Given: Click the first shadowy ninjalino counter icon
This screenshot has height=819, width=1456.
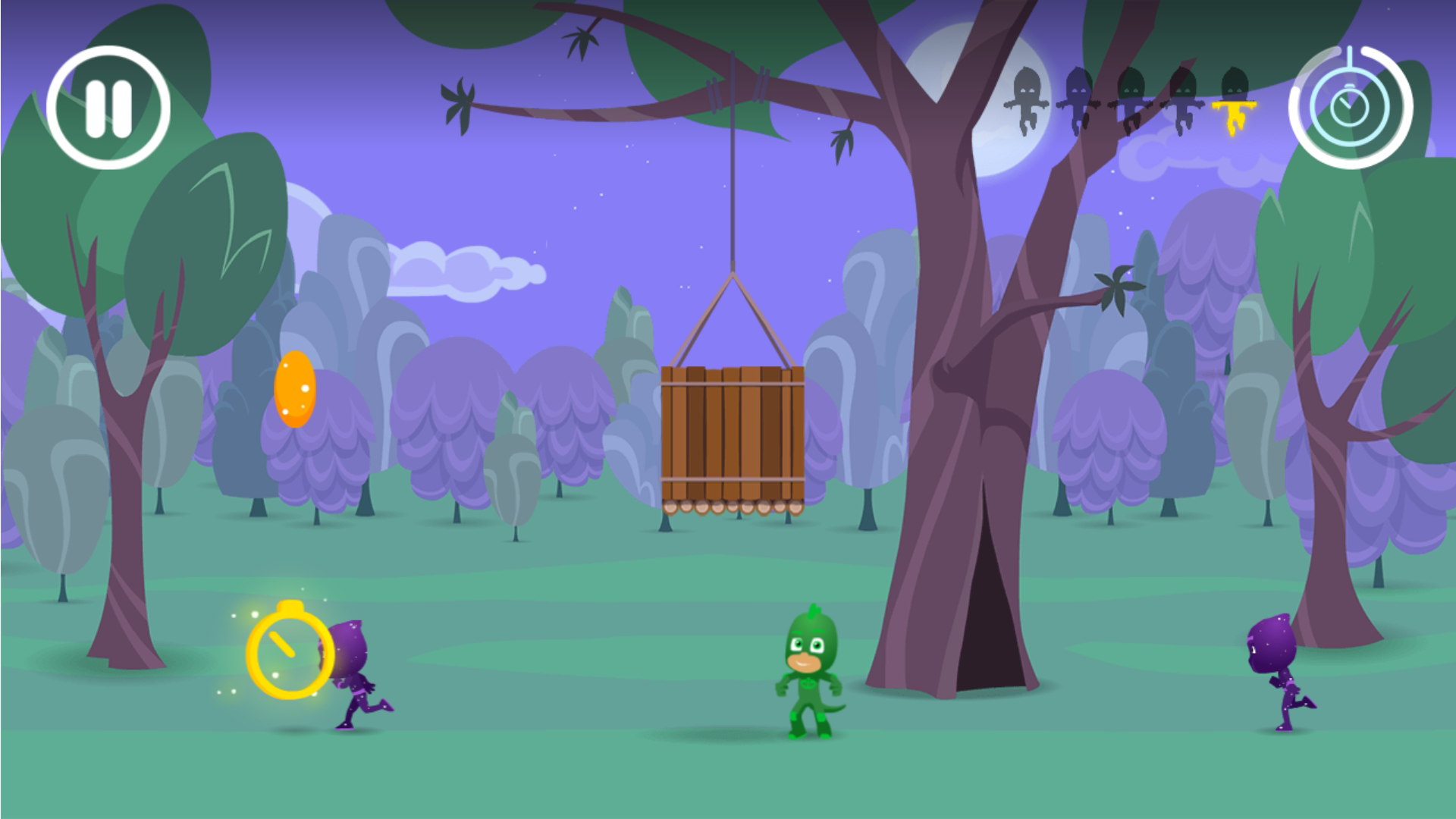Looking at the screenshot, I should tap(1028, 99).
